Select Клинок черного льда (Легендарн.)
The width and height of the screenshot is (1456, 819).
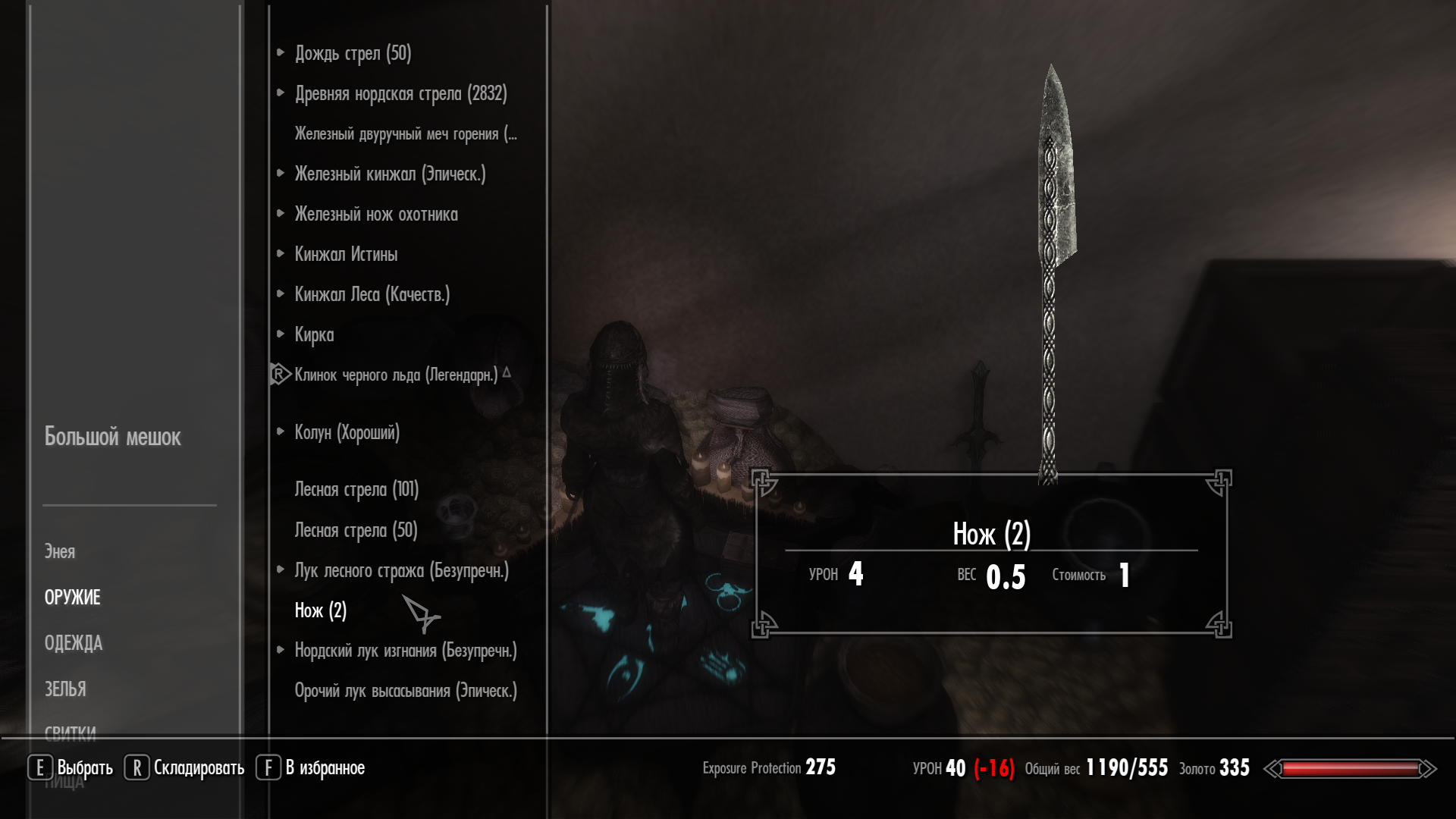pyautogui.click(x=396, y=375)
